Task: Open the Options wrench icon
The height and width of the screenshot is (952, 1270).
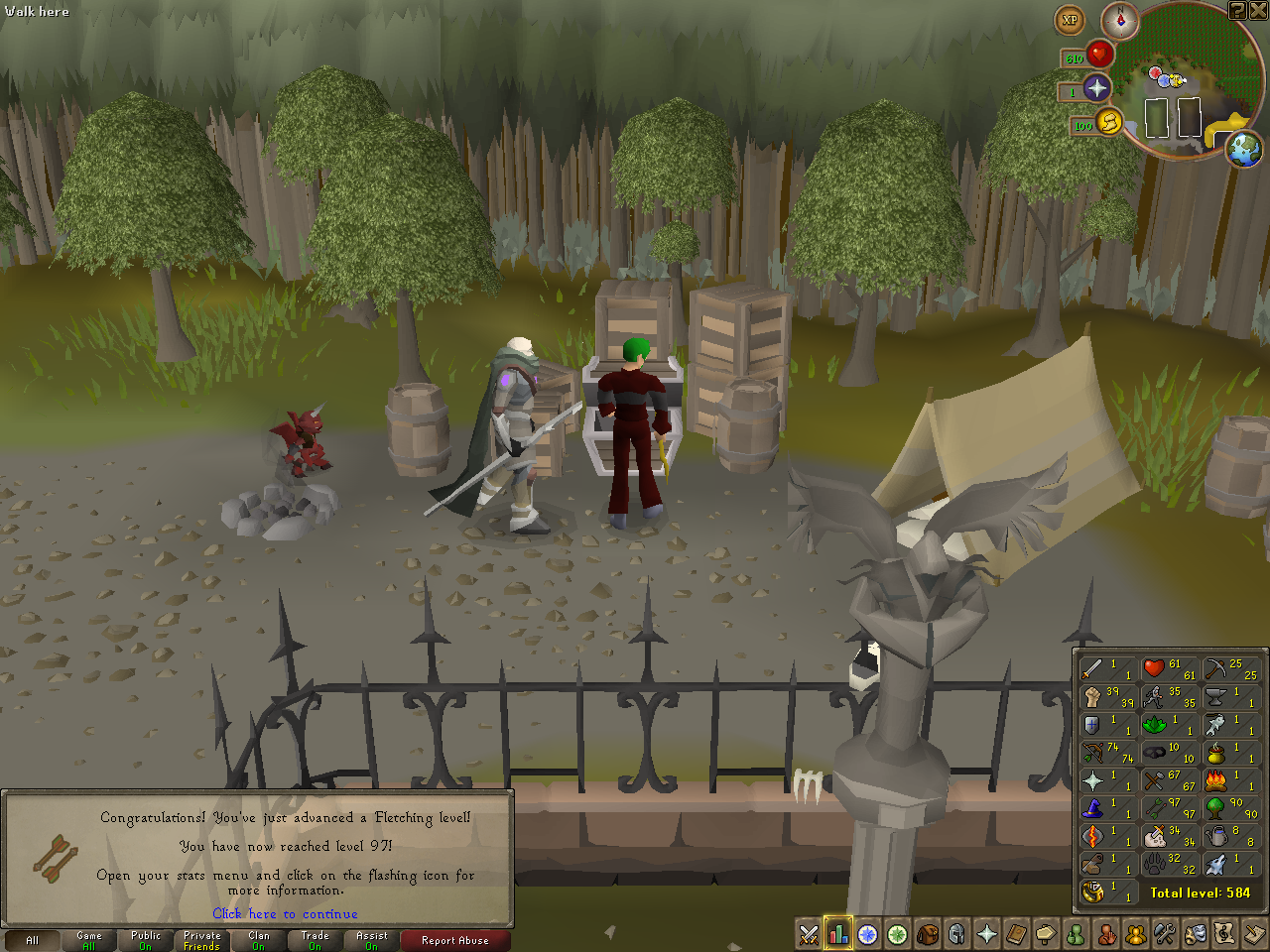Action: 1166,933
